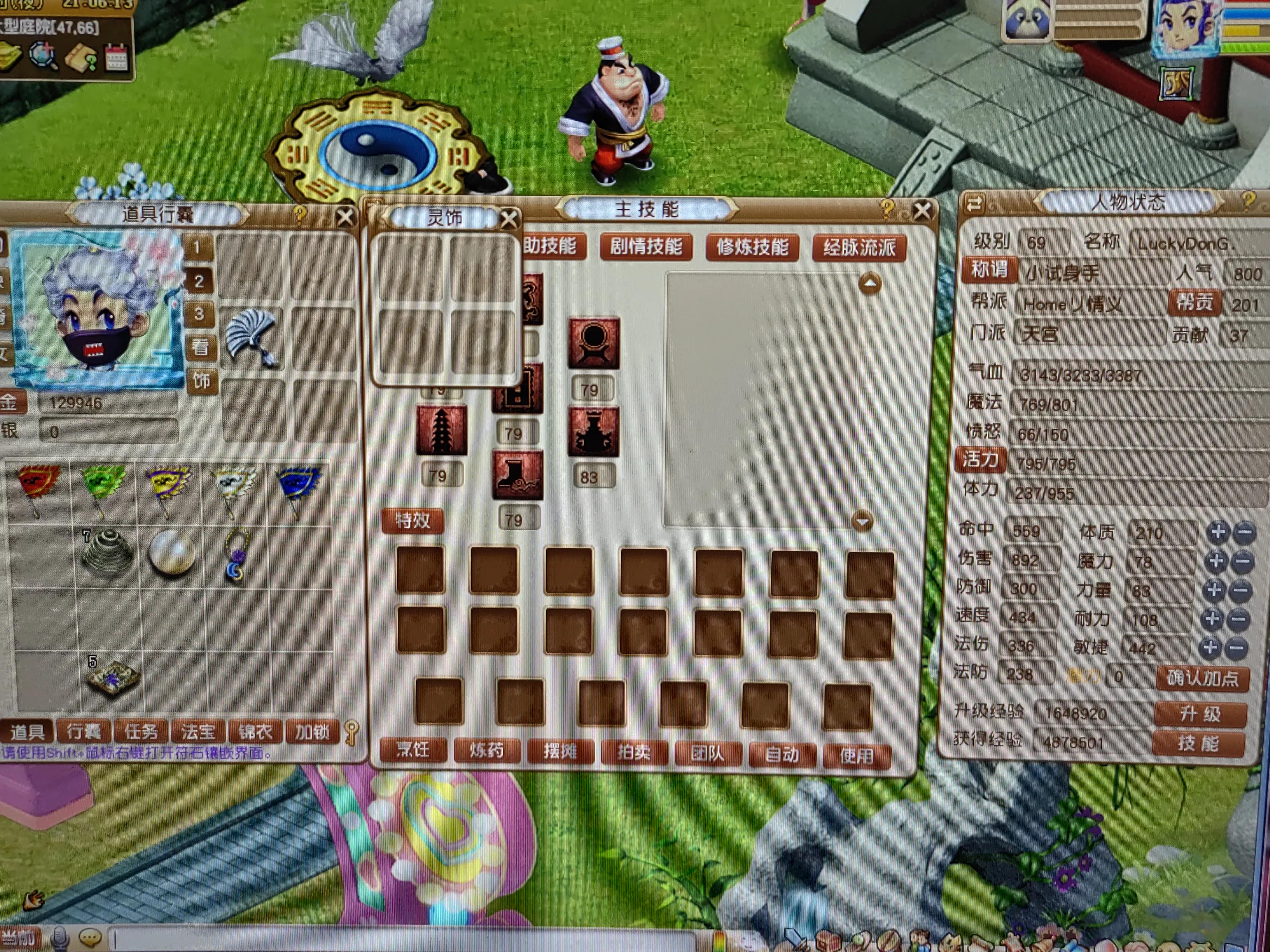The width and height of the screenshot is (1270, 952).
Task: Show the 锦衣 costume tab
Action: pos(255,732)
